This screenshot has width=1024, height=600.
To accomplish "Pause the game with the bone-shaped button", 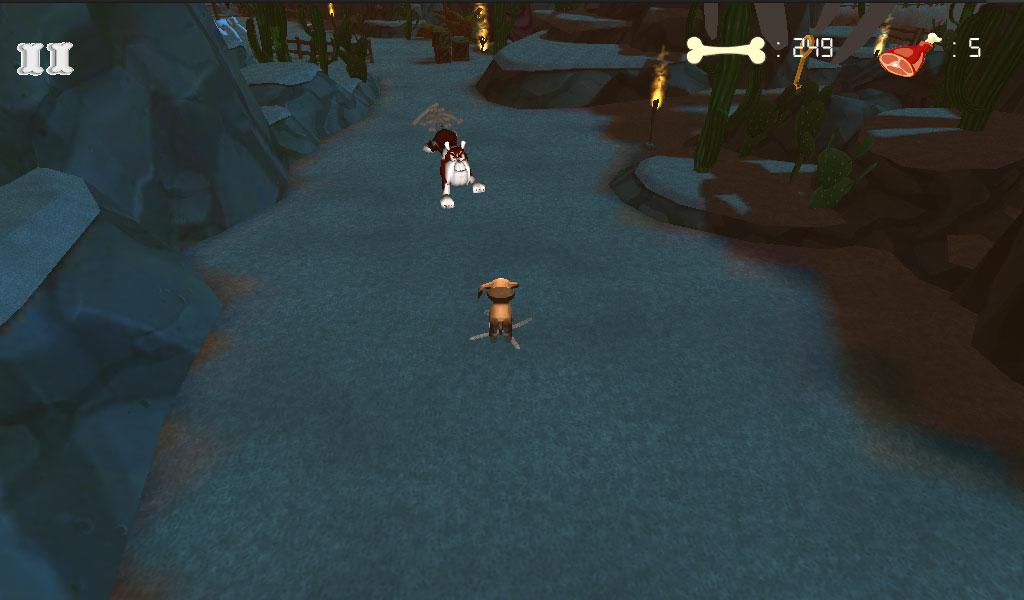I will [x=46, y=59].
